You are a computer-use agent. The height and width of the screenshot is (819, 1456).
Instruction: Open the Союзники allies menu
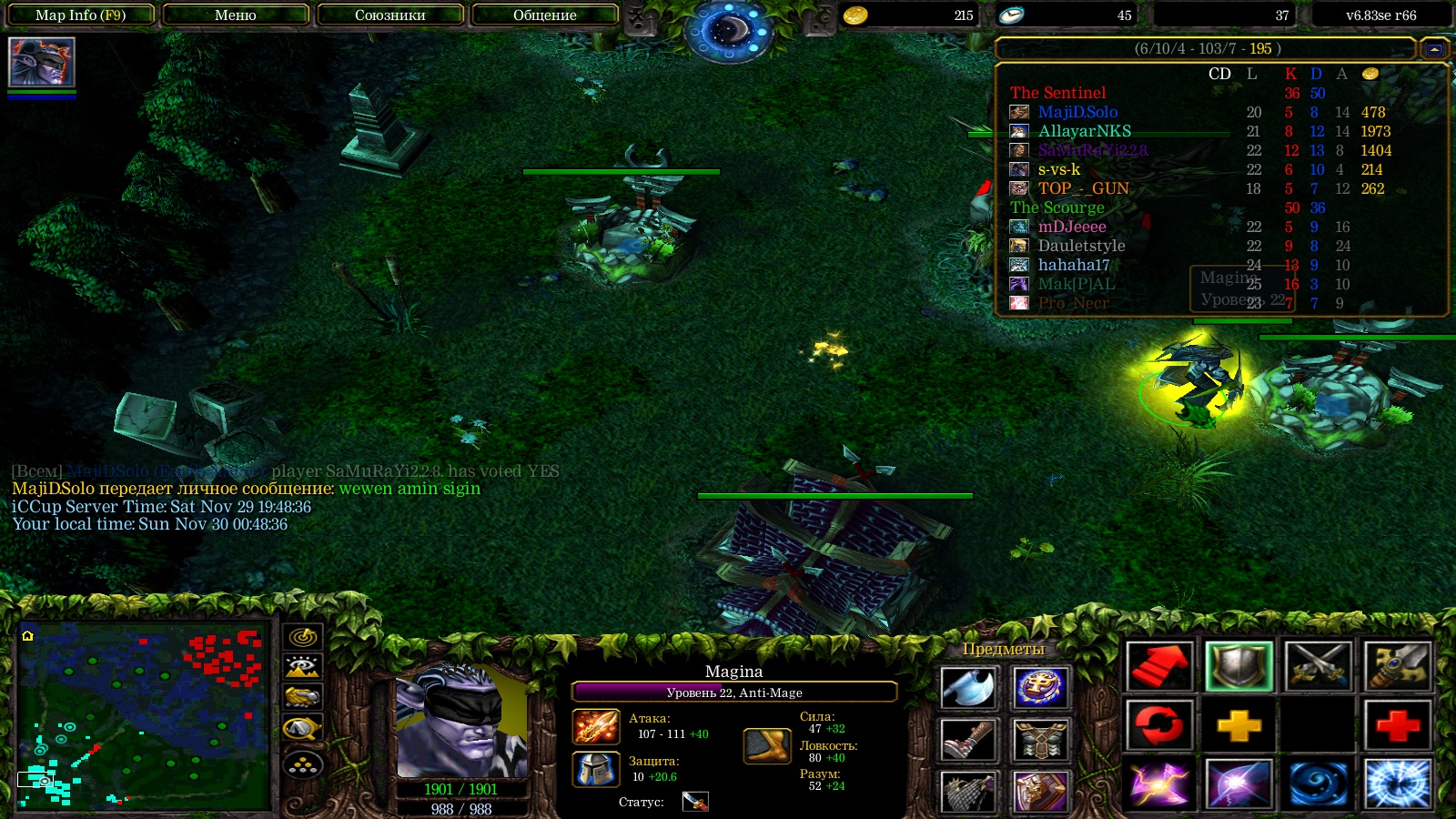pyautogui.click(x=389, y=15)
